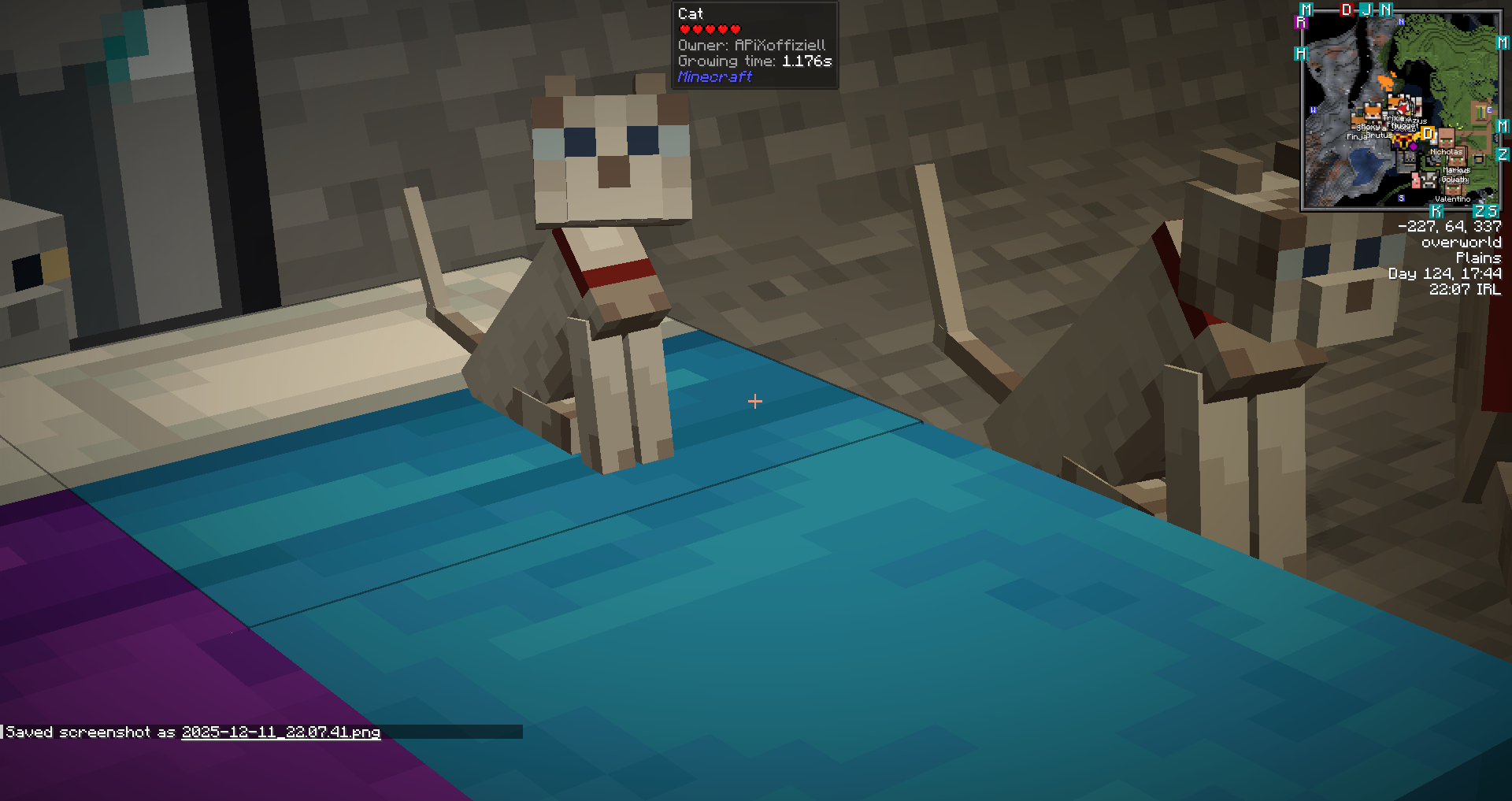Image resolution: width=1512 pixels, height=801 pixels.
Task: Select the teal H waypoint marker
Action: tap(1300, 54)
